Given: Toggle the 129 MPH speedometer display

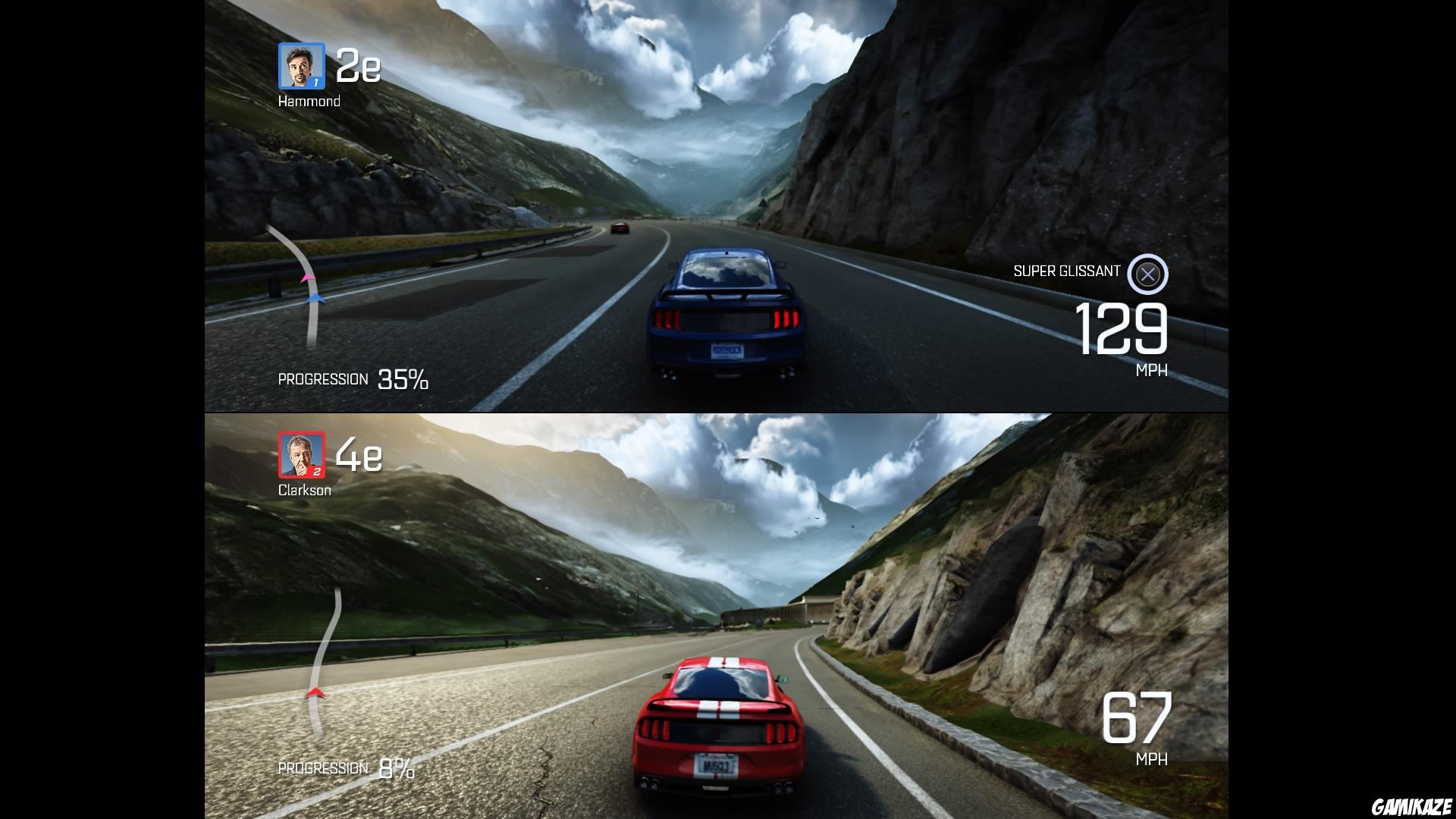Looking at the screenshot, I should [x=1120, y=330].
